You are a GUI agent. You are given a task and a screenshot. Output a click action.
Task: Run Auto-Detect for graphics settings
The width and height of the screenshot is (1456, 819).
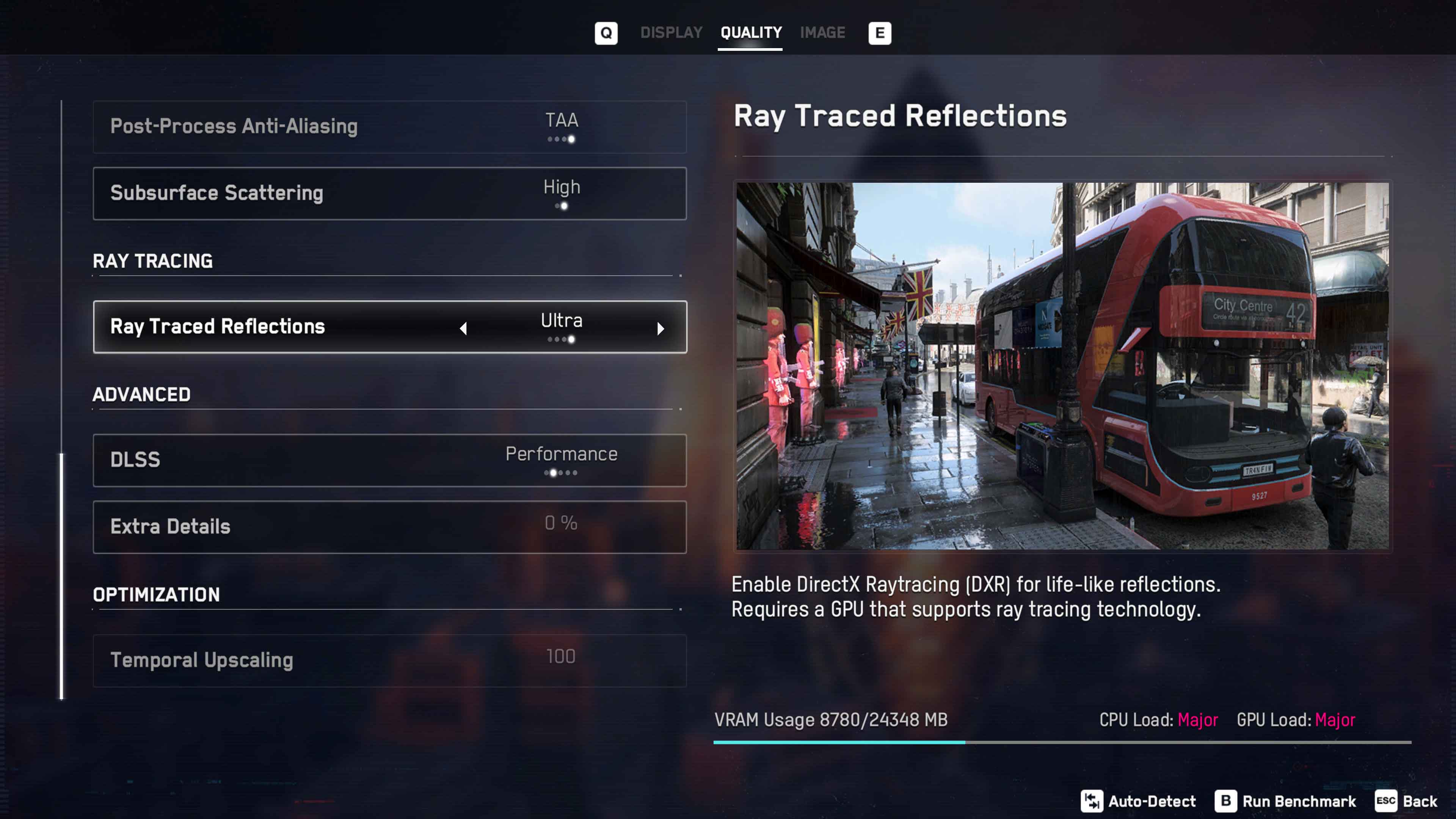pos(1138,801)
